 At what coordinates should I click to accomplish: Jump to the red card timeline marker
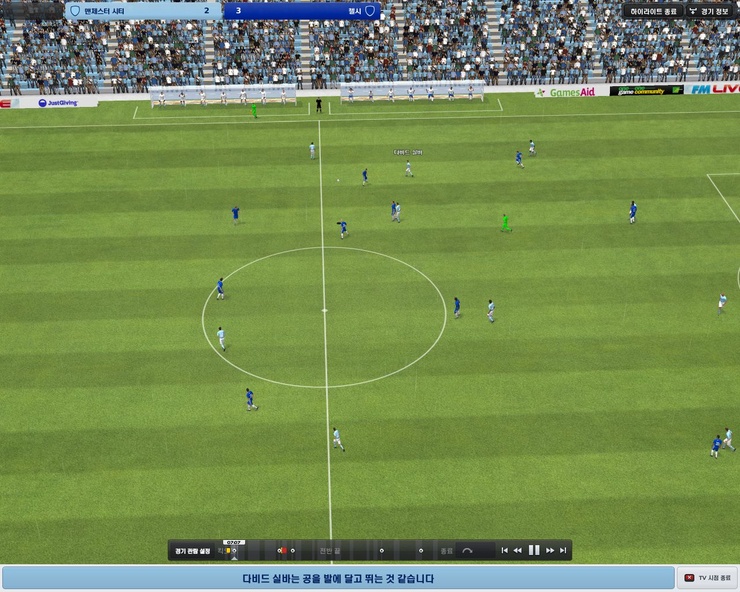click(282, 550)
